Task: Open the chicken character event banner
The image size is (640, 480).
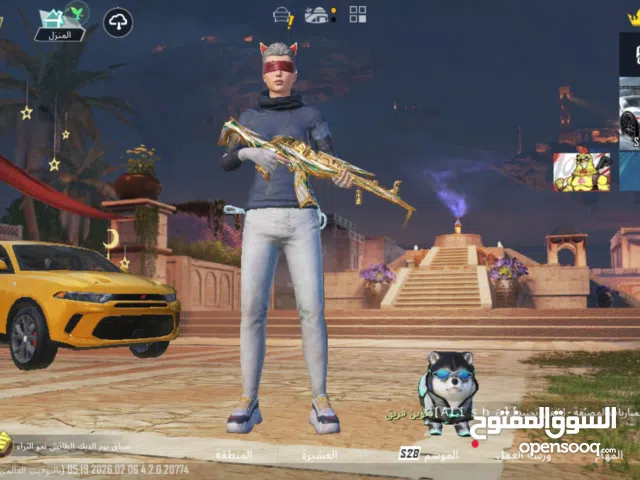Action: [581, 171]
